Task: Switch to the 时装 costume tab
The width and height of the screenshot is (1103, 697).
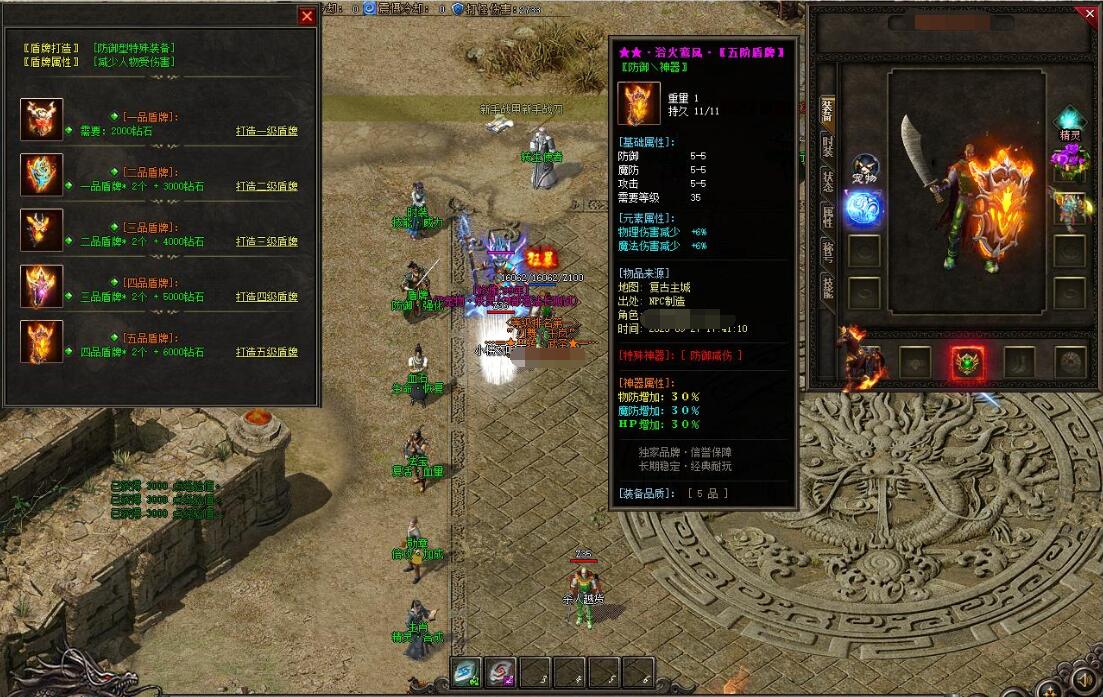Action: coord(827,146)
